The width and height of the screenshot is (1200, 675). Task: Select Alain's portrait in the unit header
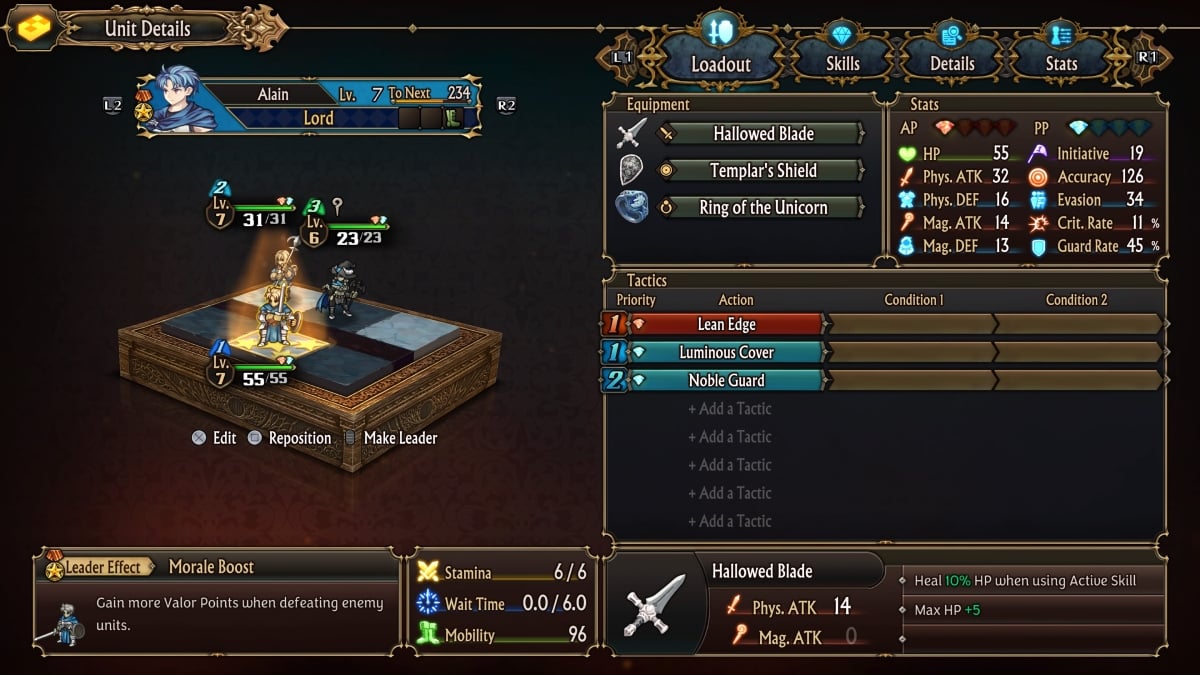(x=177, y=99)
